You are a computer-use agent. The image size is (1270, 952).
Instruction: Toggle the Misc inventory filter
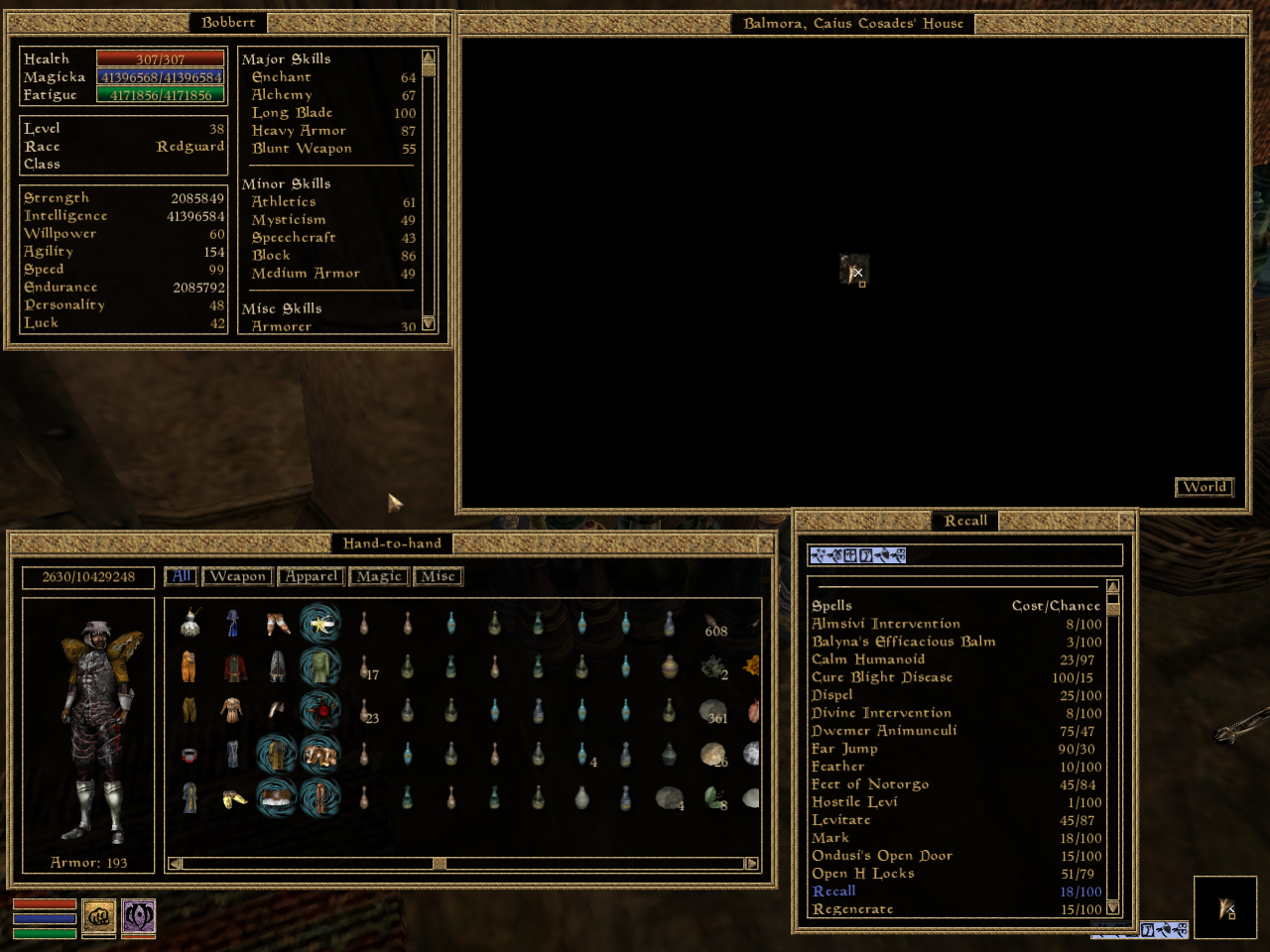click(x=438, y=576)
